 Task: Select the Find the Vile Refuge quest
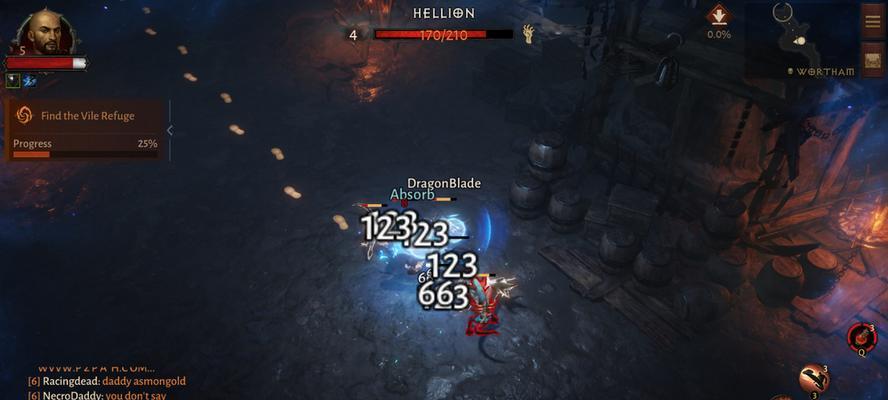(x=86, y=115)
